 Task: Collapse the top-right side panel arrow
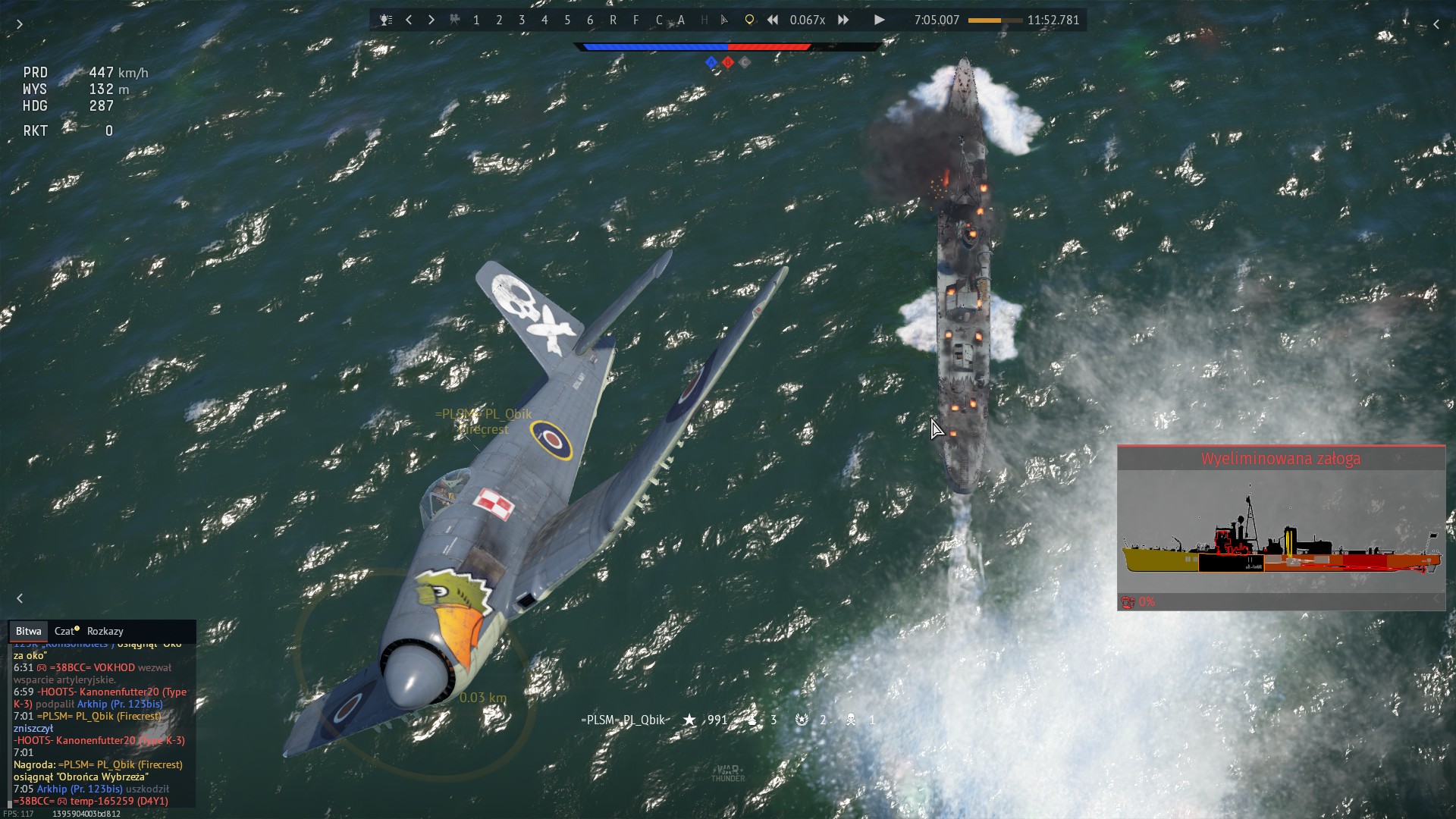[1436, 24]
